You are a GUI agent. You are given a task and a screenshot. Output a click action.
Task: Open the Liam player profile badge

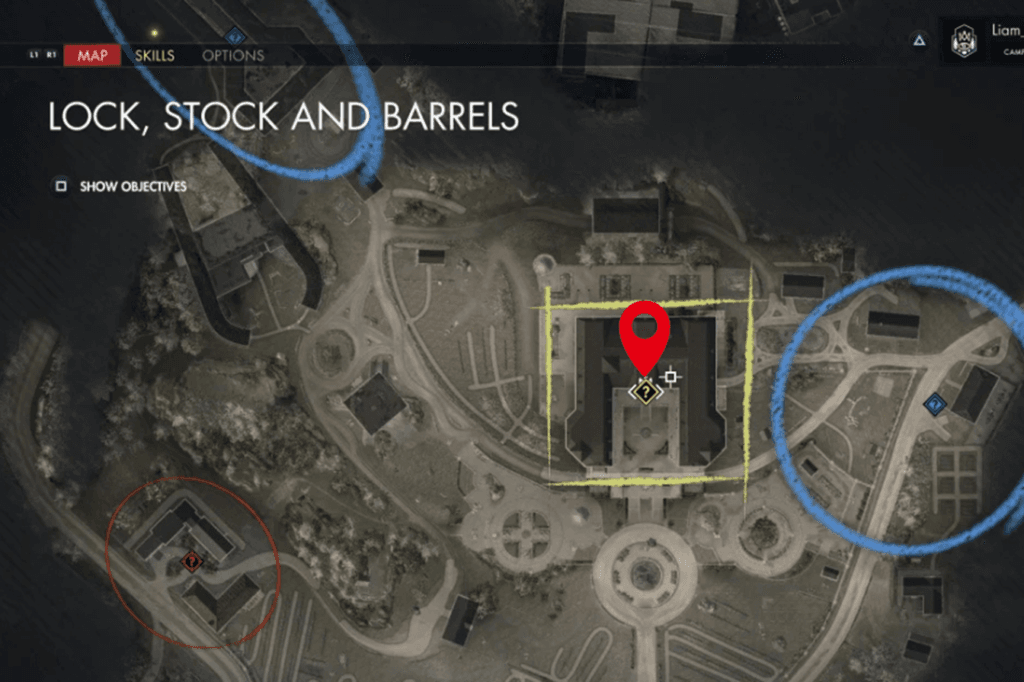(x=965, y=41)
